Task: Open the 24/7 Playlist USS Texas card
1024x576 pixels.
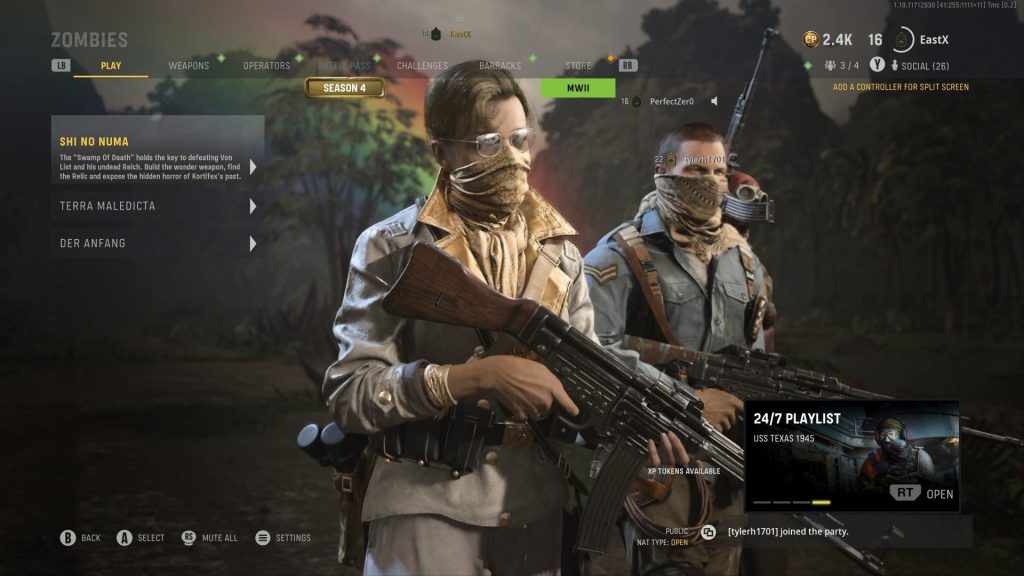Action: click(852, 456)
